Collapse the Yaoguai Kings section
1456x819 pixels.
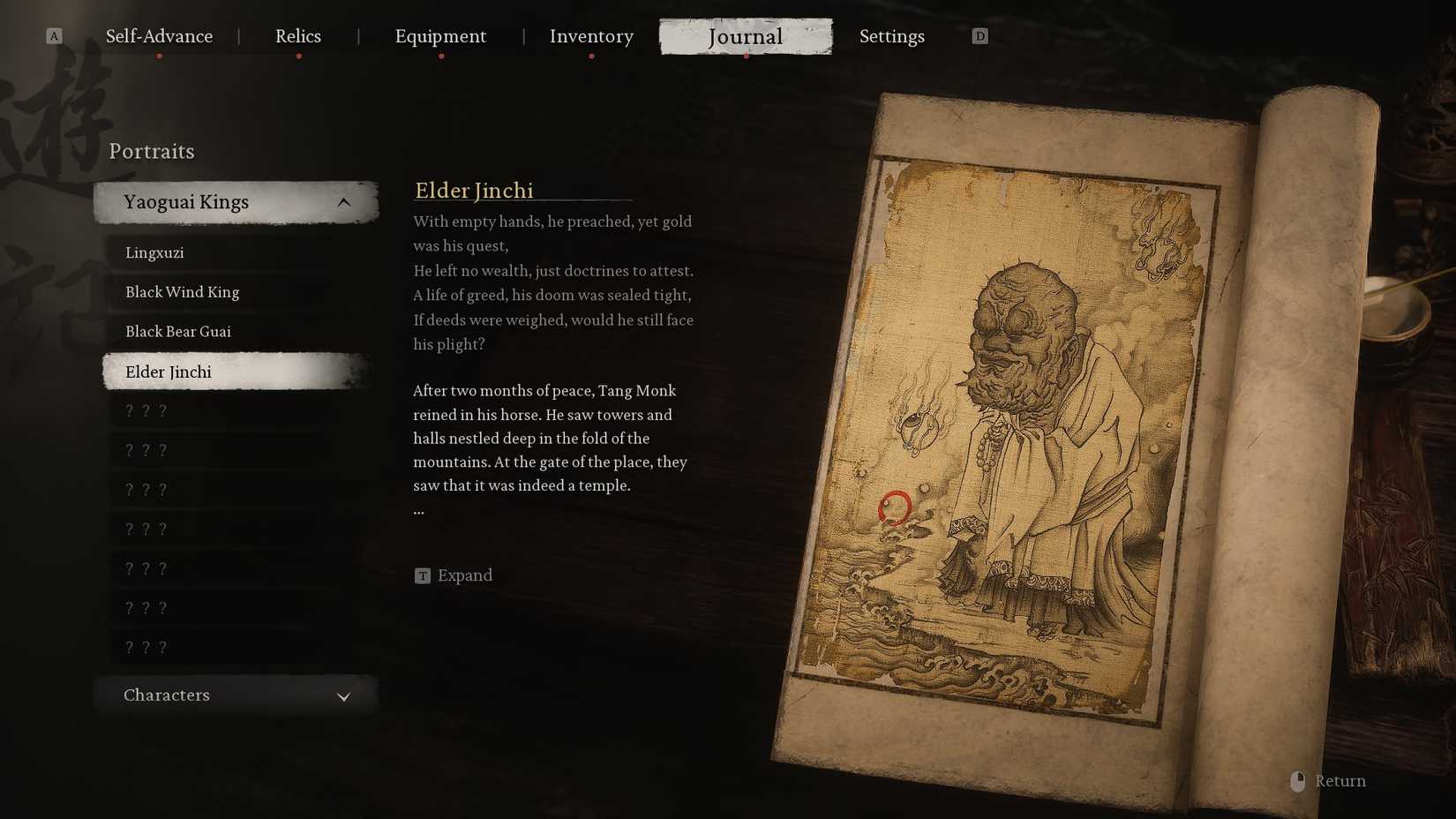[x=344, y=201]
